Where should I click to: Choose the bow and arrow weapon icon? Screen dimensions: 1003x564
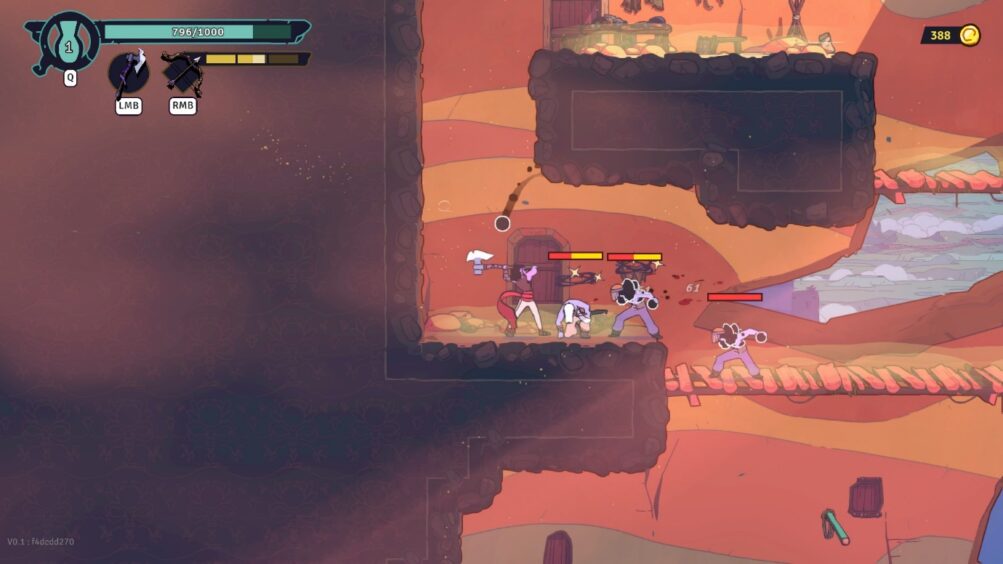tap(182, 73)
